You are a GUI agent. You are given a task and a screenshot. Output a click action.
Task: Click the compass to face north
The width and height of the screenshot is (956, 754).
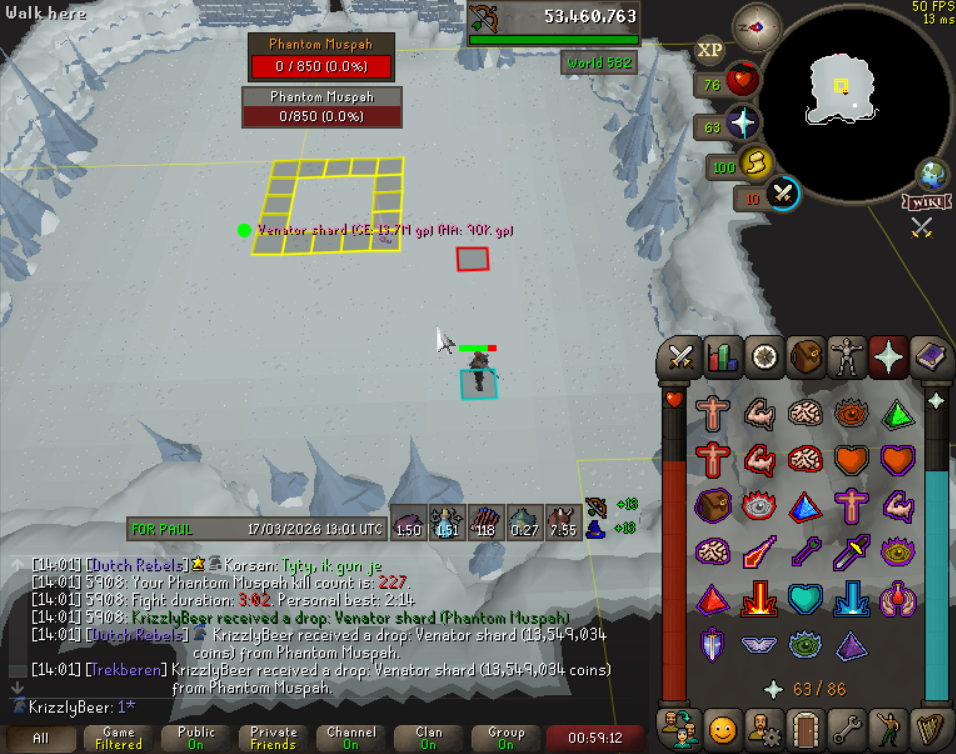[x=757, y=27]
